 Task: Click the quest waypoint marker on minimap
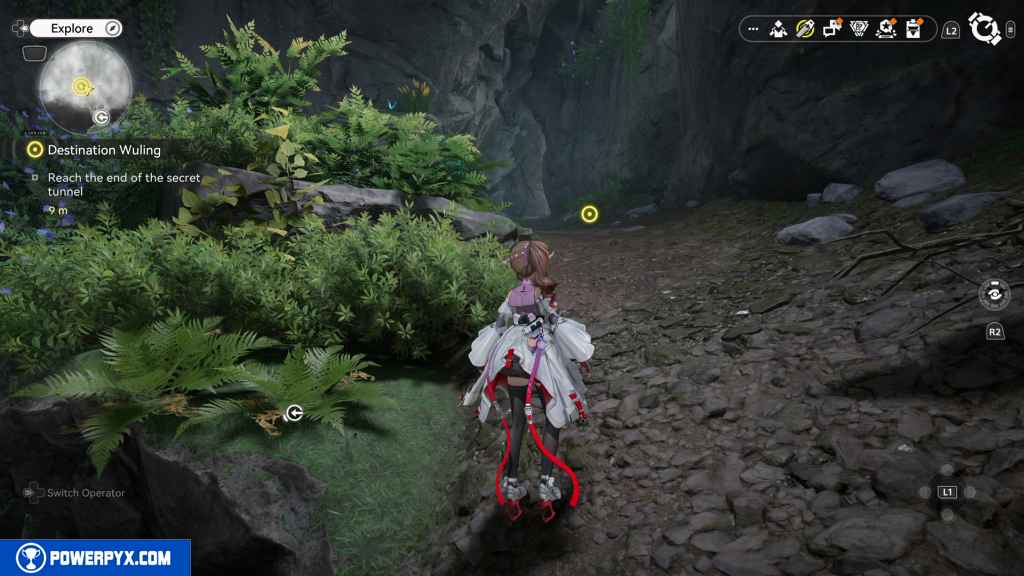click(x=81, y=86)
